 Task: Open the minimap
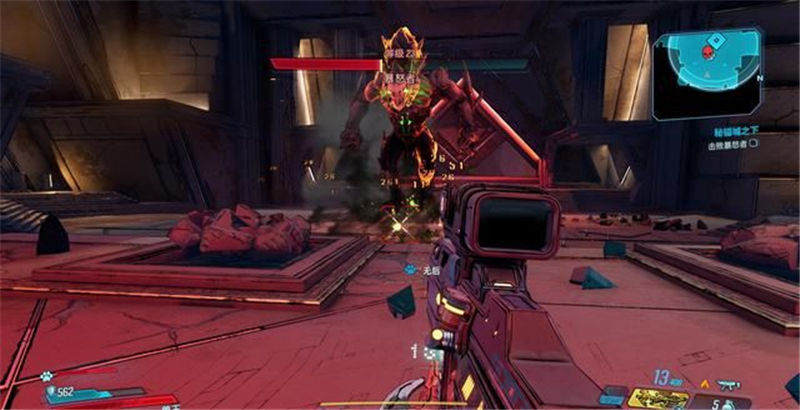[x=707, y=73]
